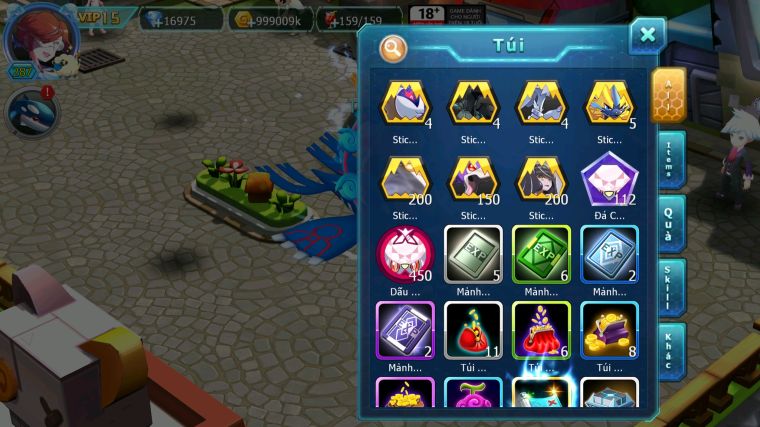
Task: Switch to the Quà tab
Action: click(x=669, y=223)
